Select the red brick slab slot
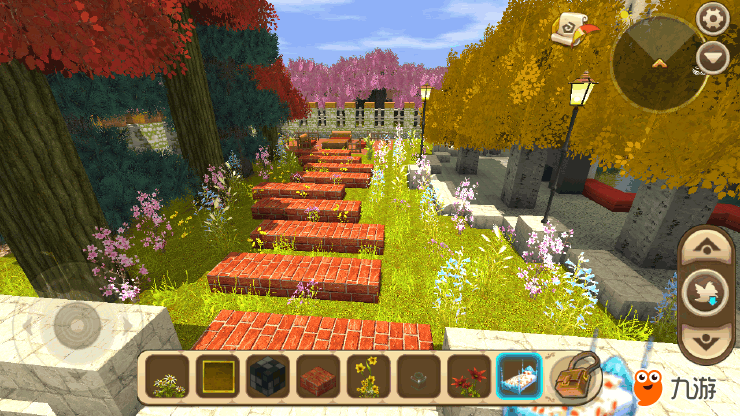740x416 pixels. click(317, 378)
